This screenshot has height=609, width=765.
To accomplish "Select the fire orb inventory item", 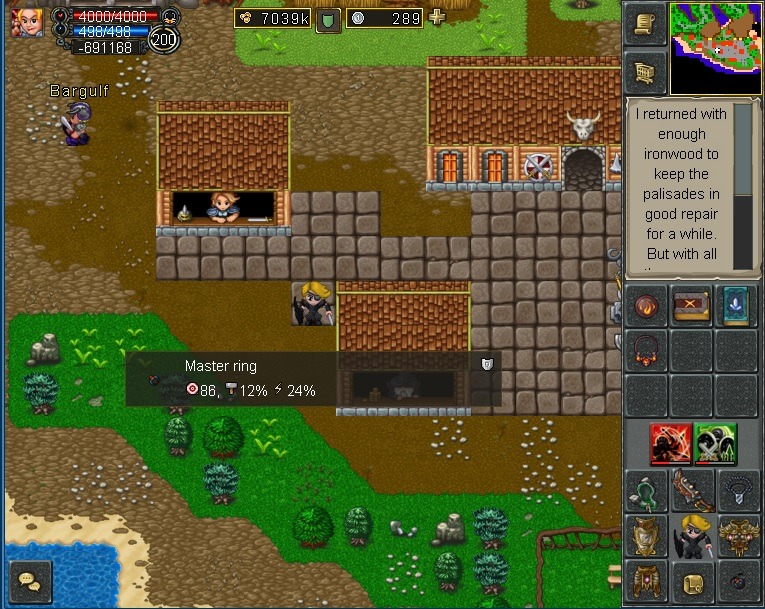I will [645, 305].
